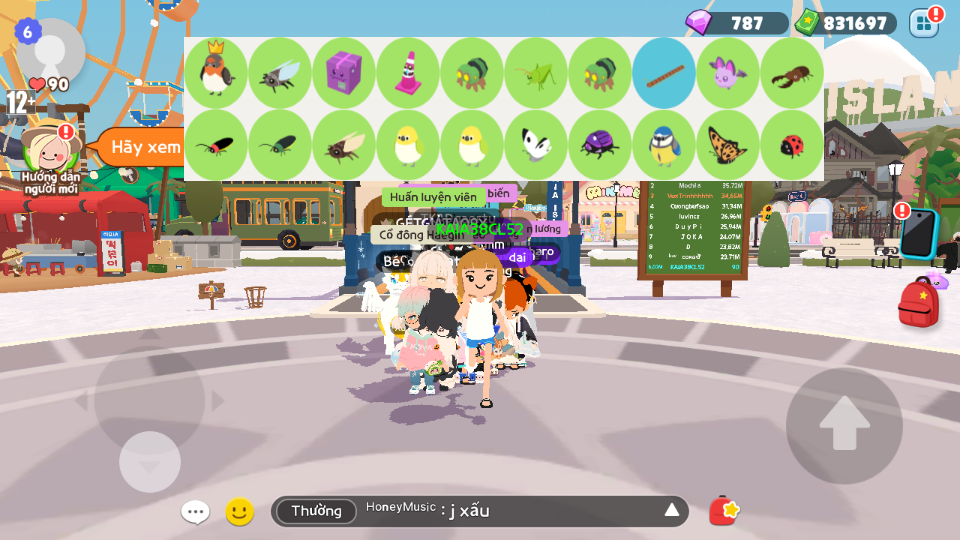This screenshot has height=540, width=960.
Task: Switch the Thường chat channel selector
Action: 316,511
